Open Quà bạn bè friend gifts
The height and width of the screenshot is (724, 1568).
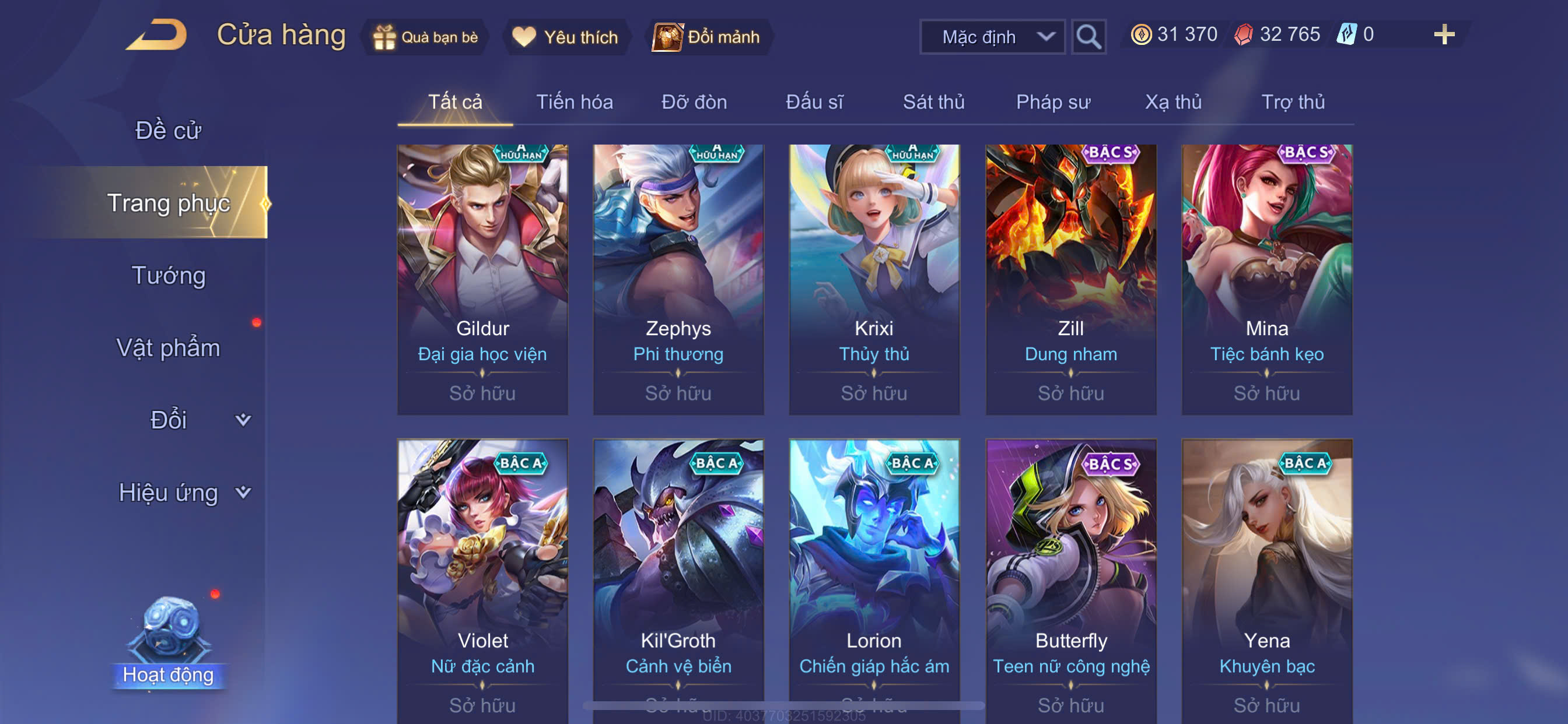click(426, 37)
